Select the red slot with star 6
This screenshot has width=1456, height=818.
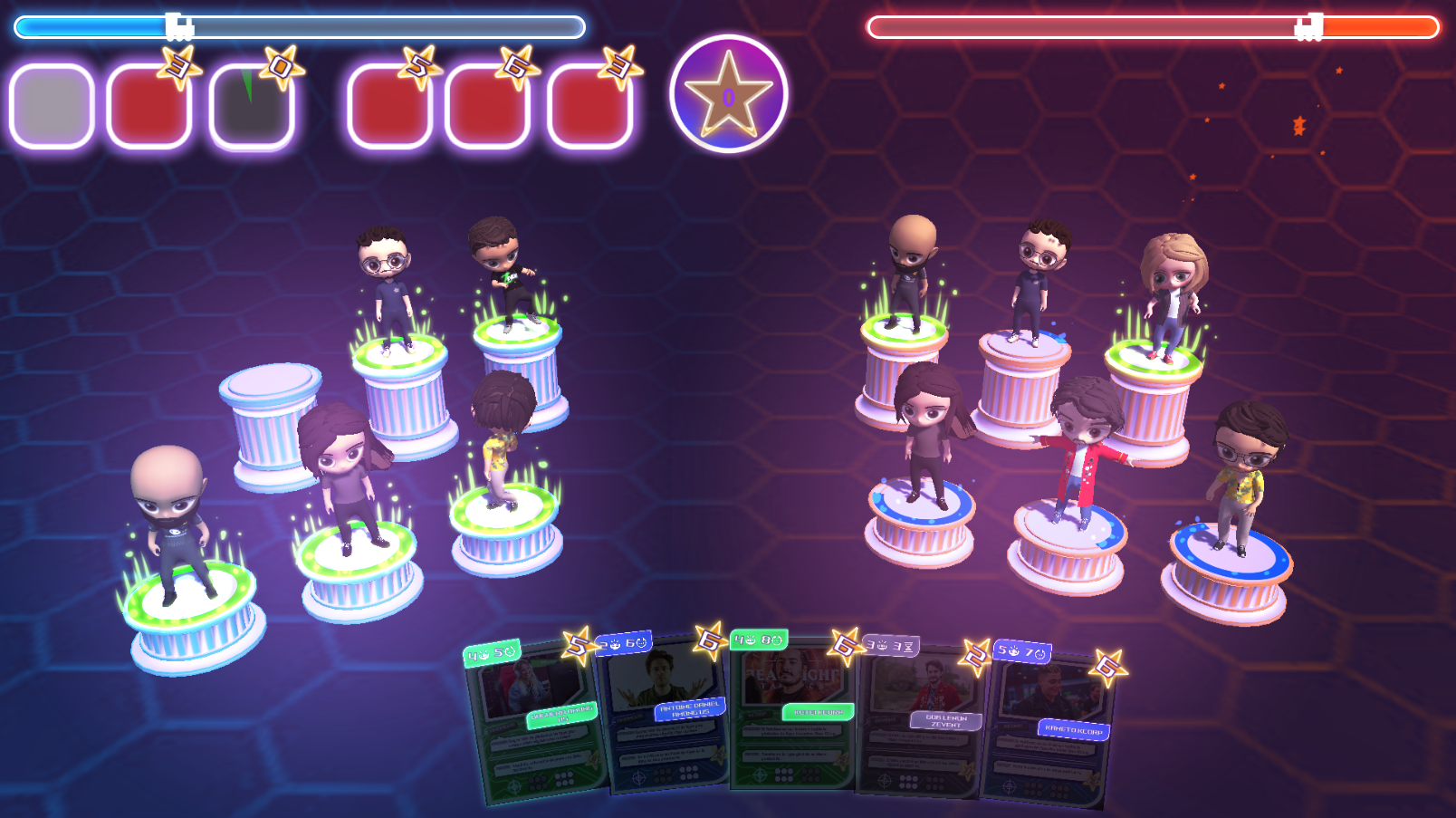pos(487,106)
